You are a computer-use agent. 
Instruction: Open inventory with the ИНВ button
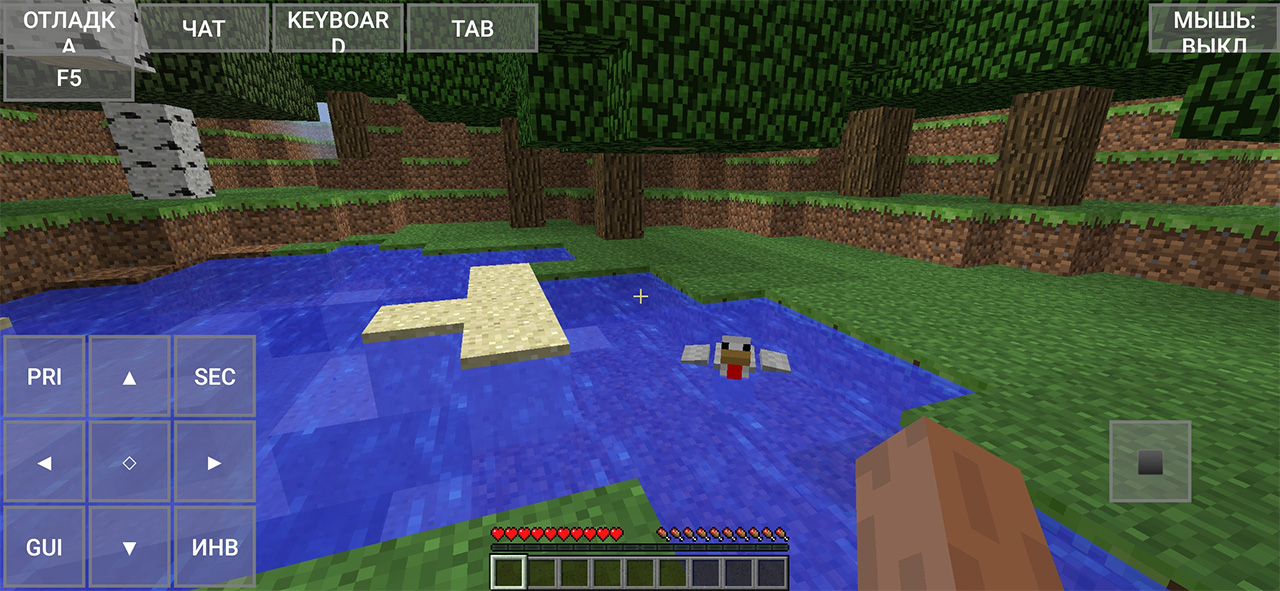pyautogui.click(x=215, y=547)
